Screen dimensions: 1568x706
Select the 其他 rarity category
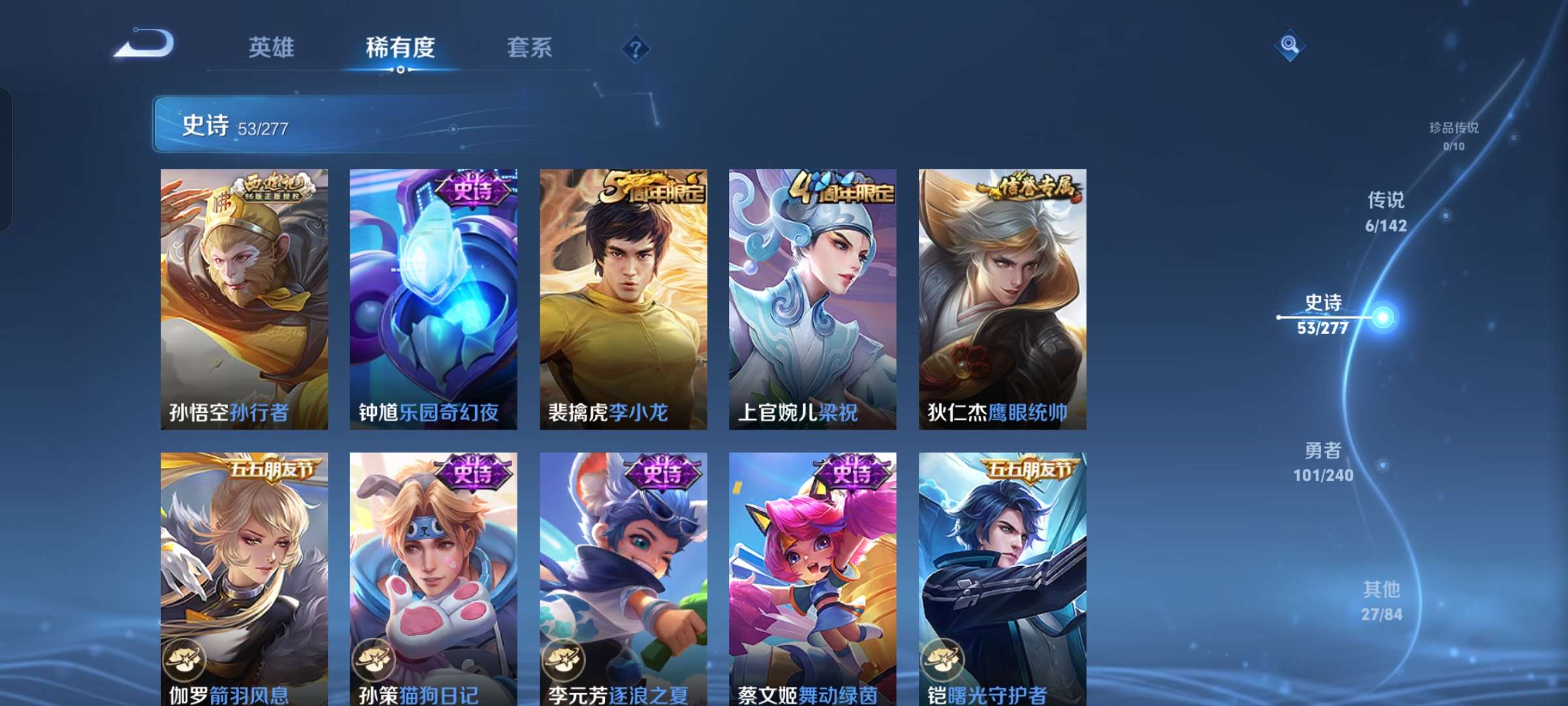pyautogui.click(x=1382, y=599)
